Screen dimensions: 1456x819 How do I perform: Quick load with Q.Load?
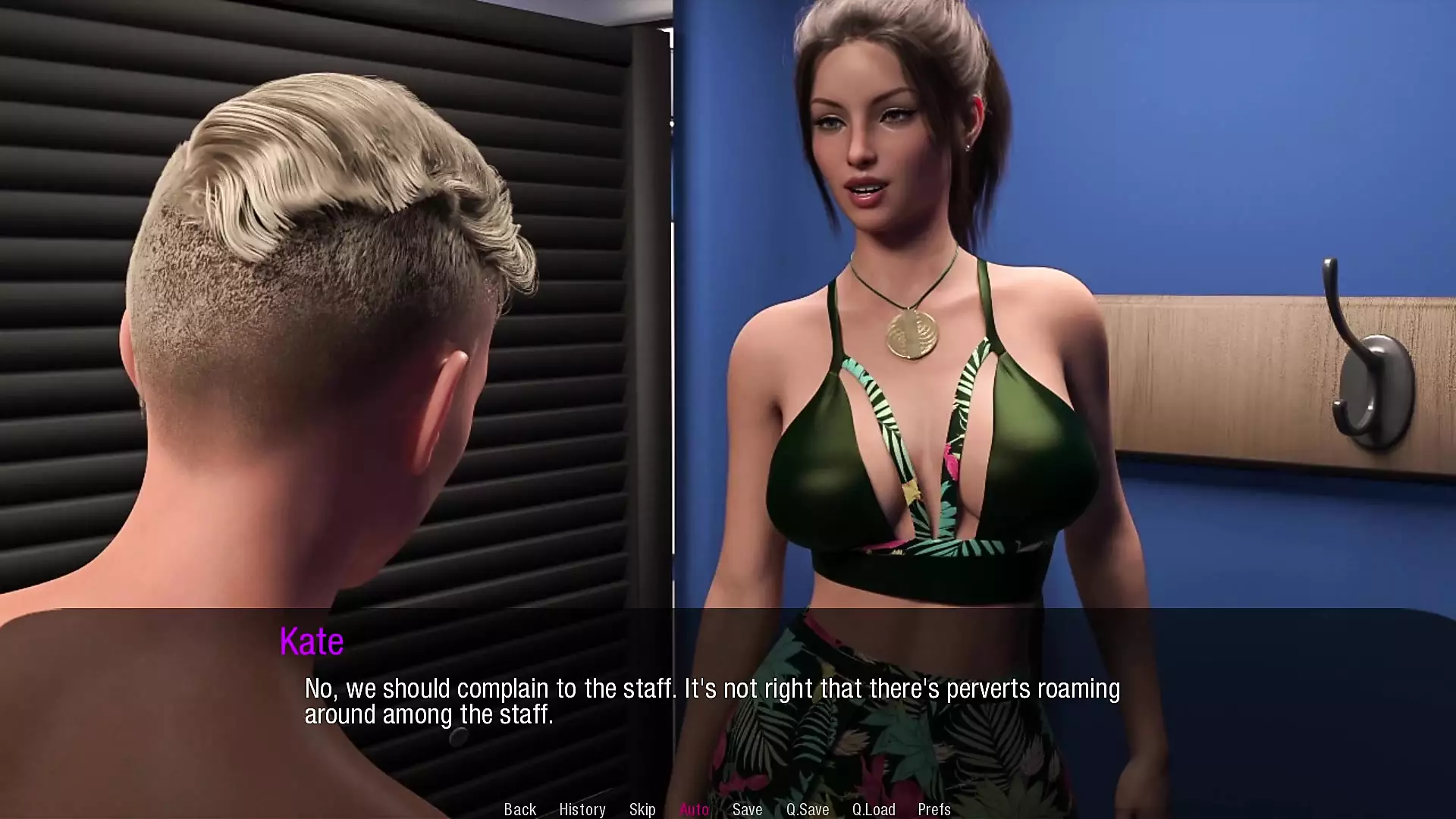pyautogui.click(x=873, y=809)
